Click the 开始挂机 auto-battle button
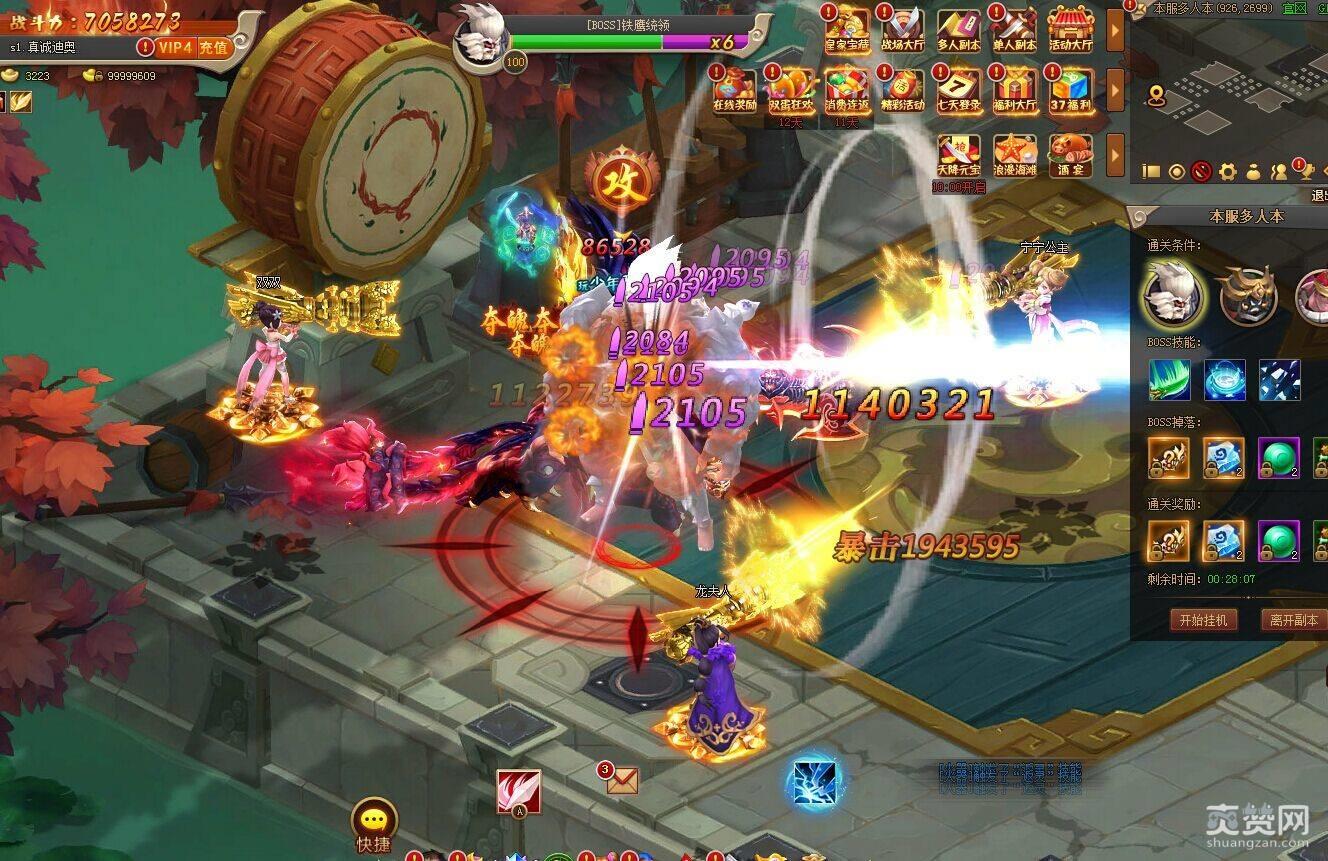Image resolution: width=1328 pixels, height=861 pixels. [x=1204, y=620]
